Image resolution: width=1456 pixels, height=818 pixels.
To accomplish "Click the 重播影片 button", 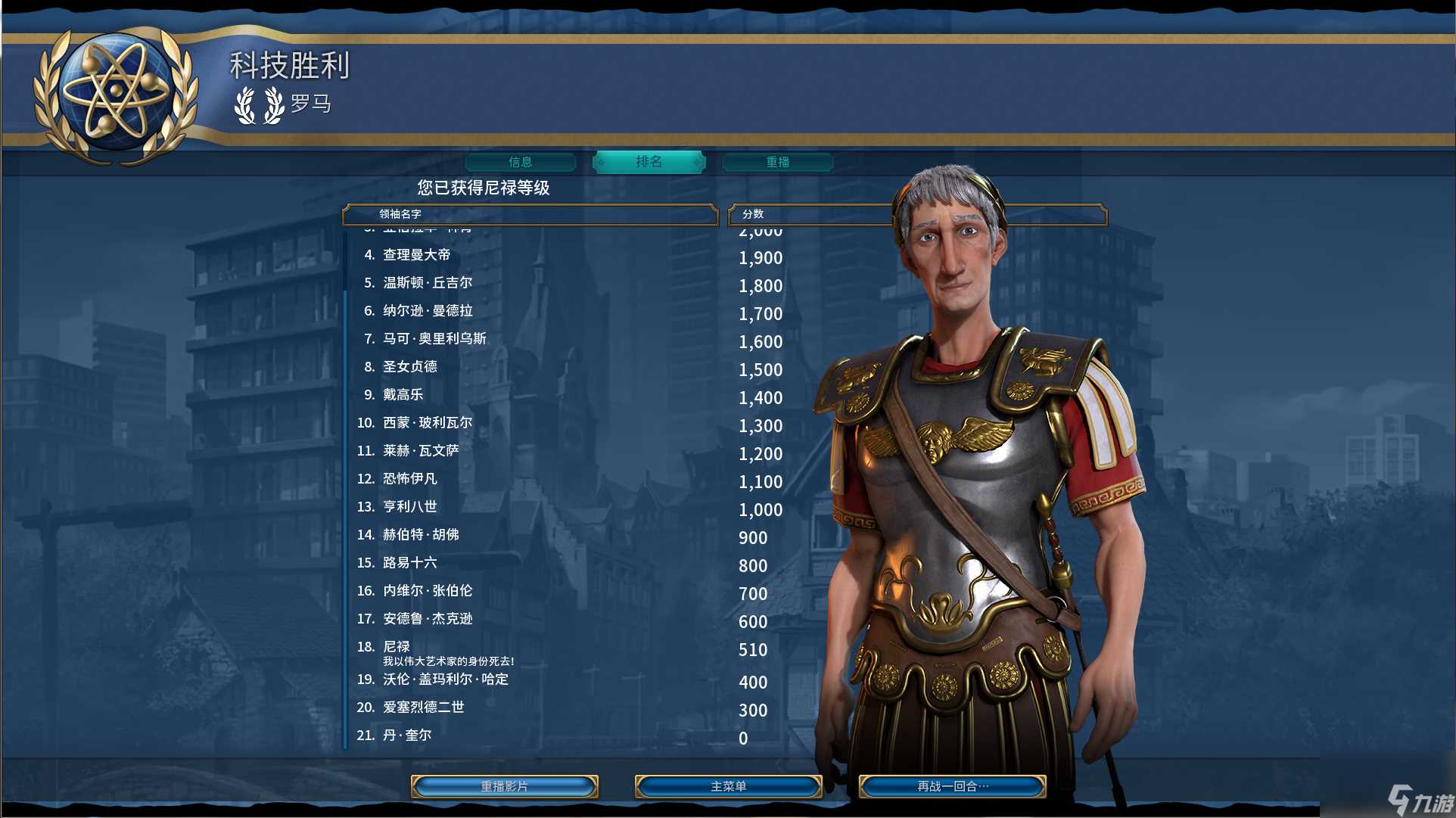I will point(505,786).
